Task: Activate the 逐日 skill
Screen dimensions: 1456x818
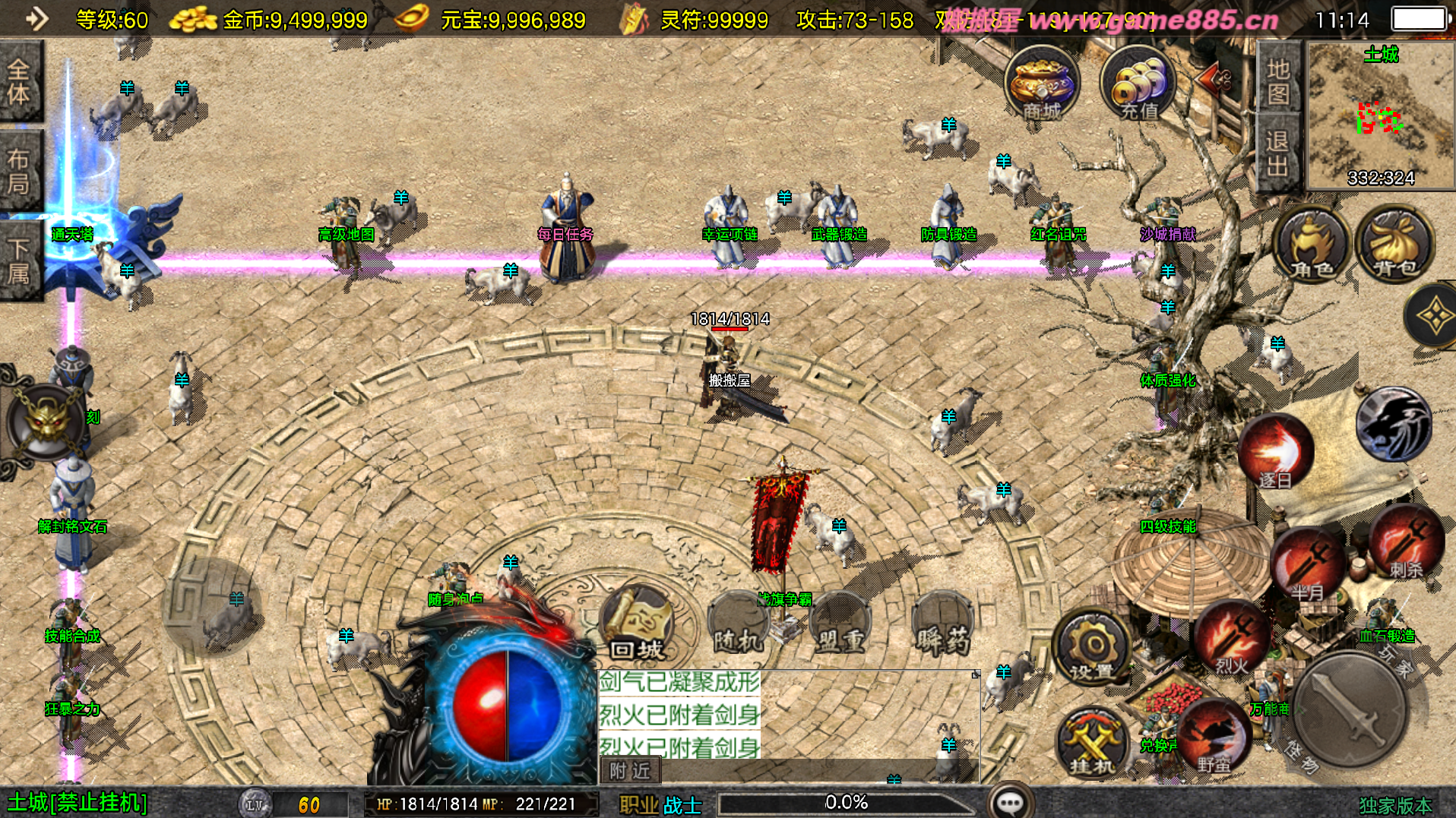Action: 1276,453
